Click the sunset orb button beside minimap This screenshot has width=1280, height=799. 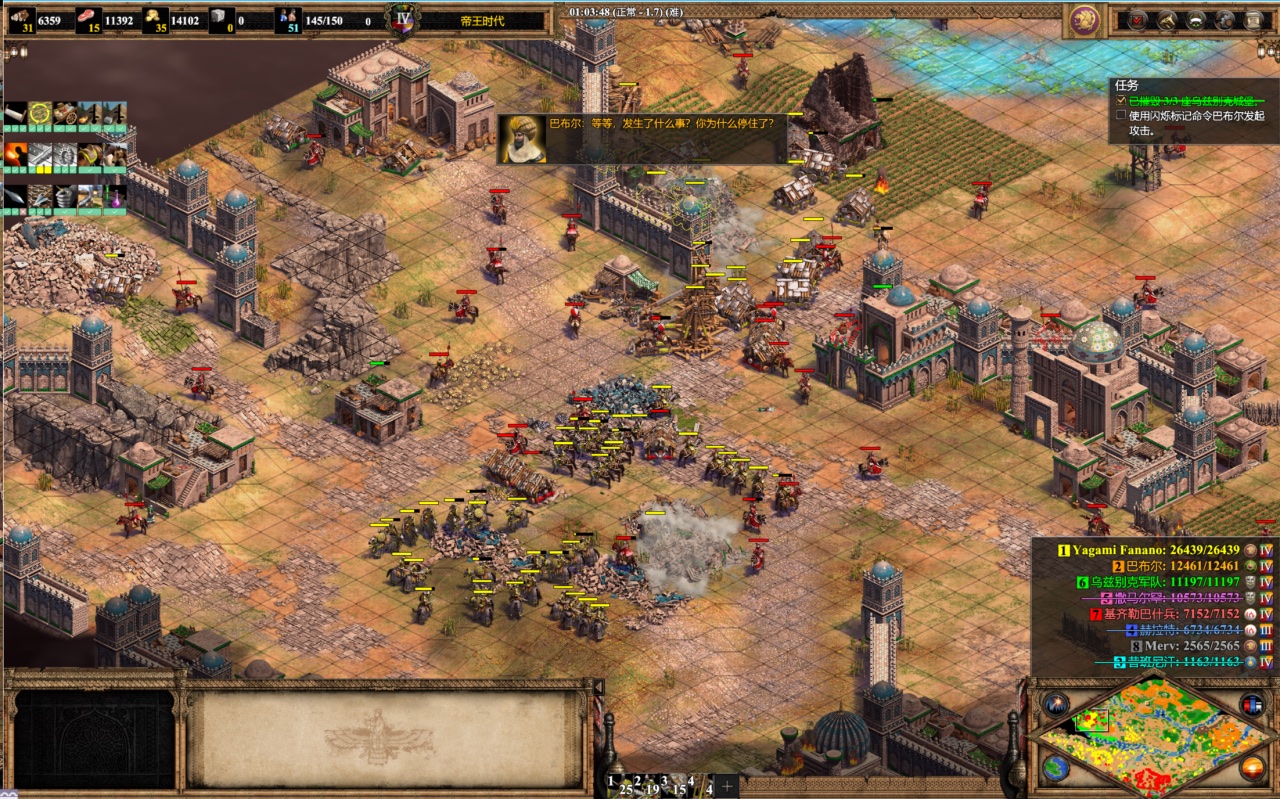(x=1251, y=768)
